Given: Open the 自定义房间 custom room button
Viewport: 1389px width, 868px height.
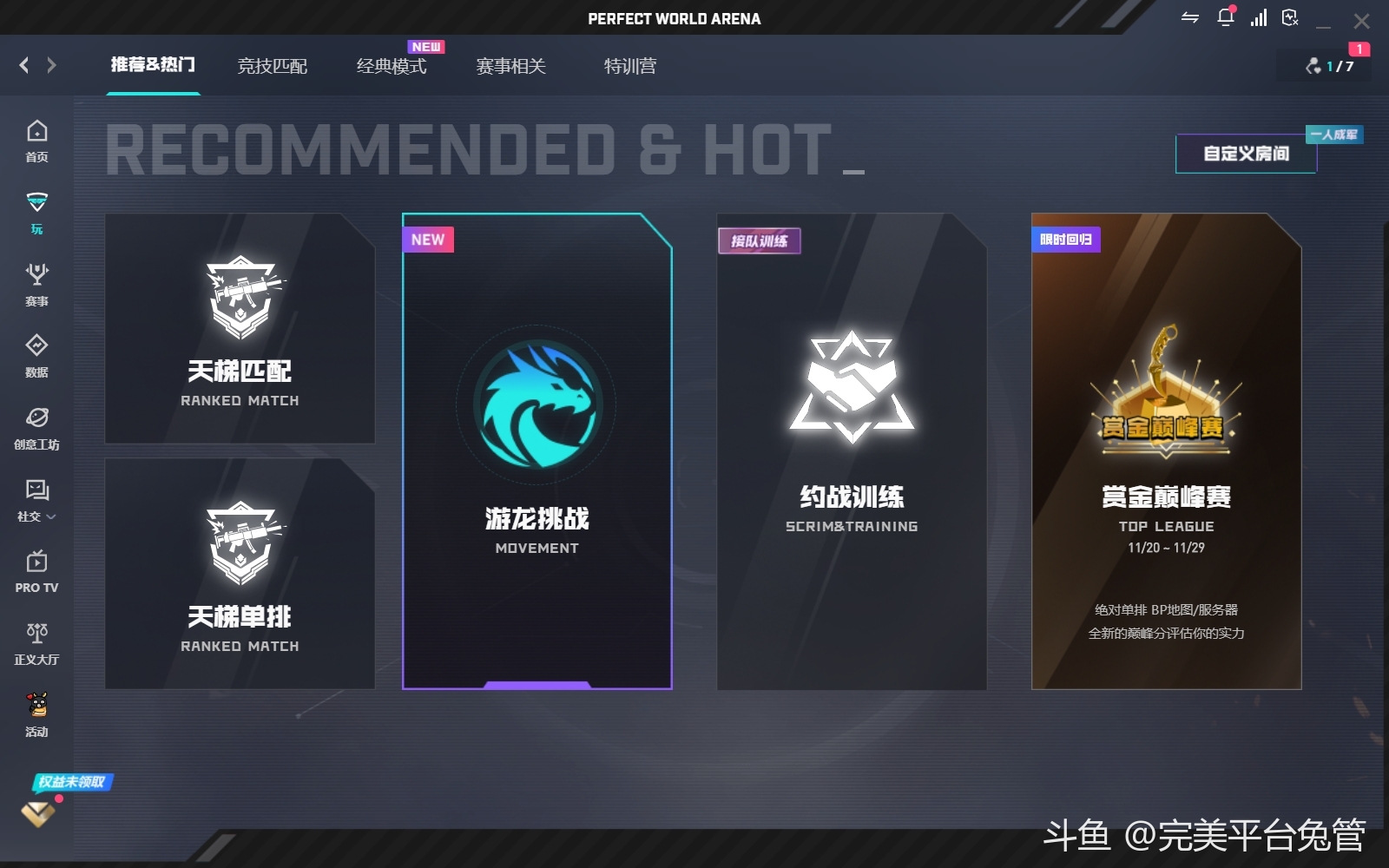Looking at the screenshot, I should (1246, 154).
